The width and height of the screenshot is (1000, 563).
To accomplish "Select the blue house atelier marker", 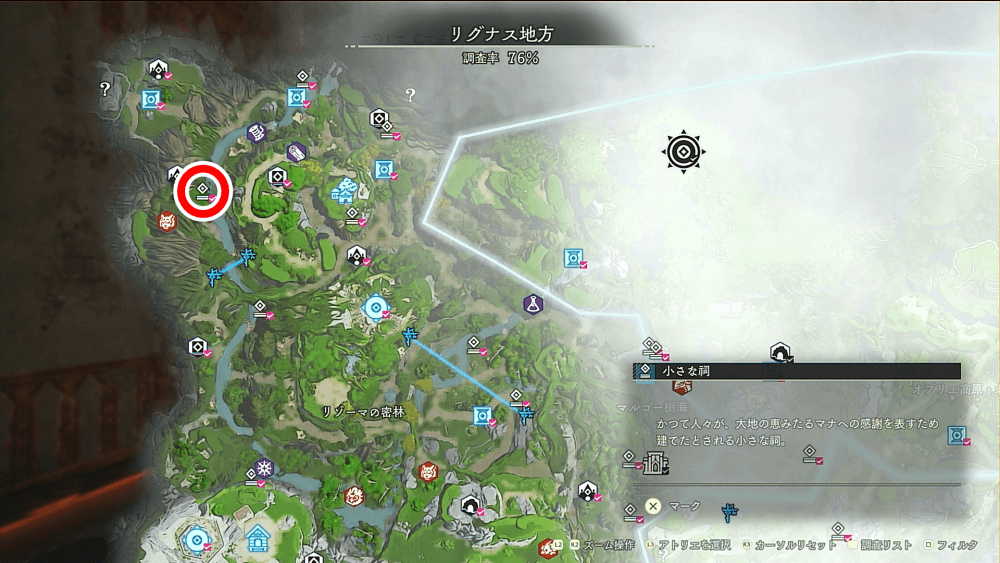I will pyautogui.click(x=259, y=537).
